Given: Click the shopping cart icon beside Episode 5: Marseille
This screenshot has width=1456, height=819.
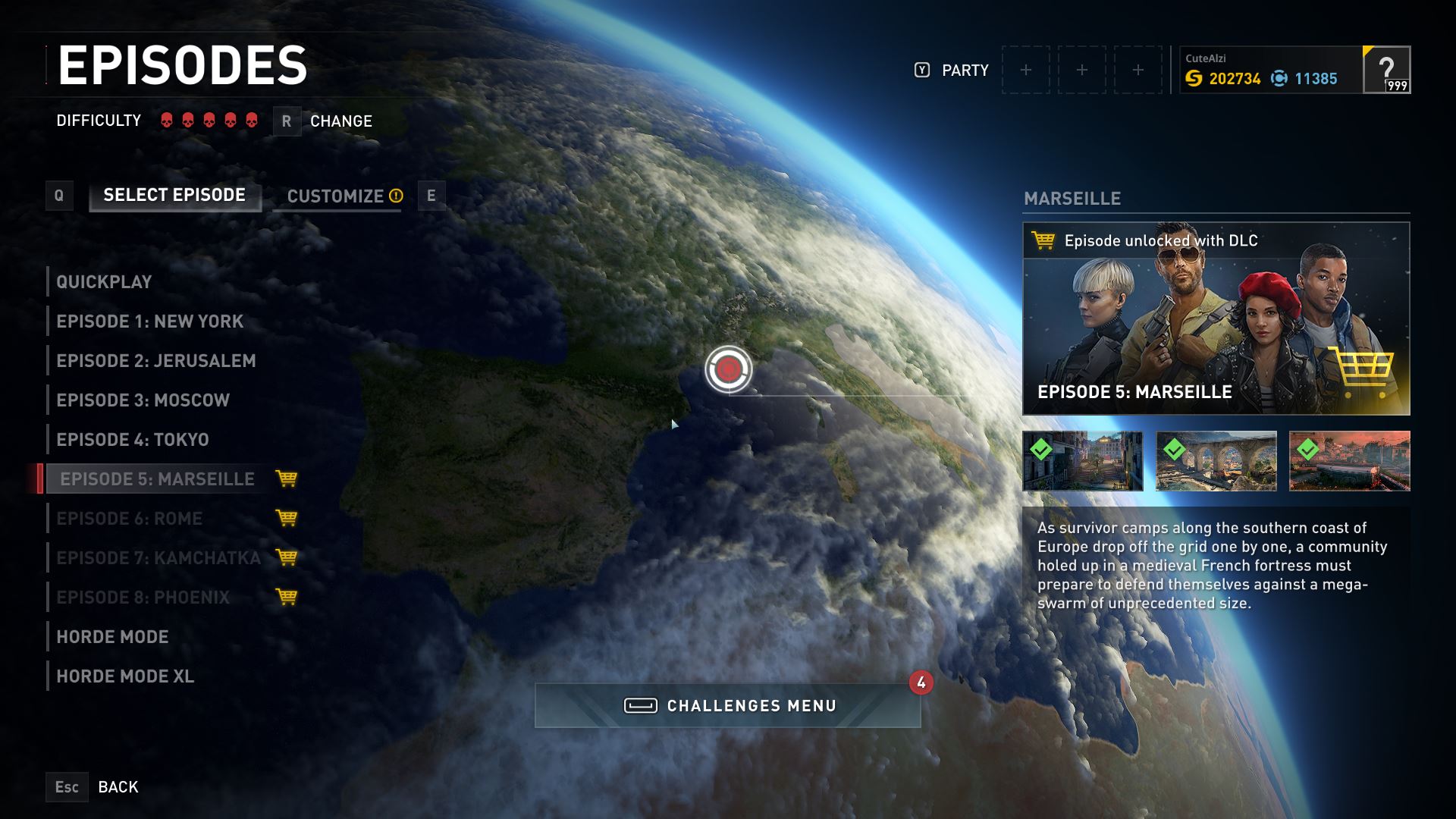Looking at the screenshot, I should pos(286,479).
